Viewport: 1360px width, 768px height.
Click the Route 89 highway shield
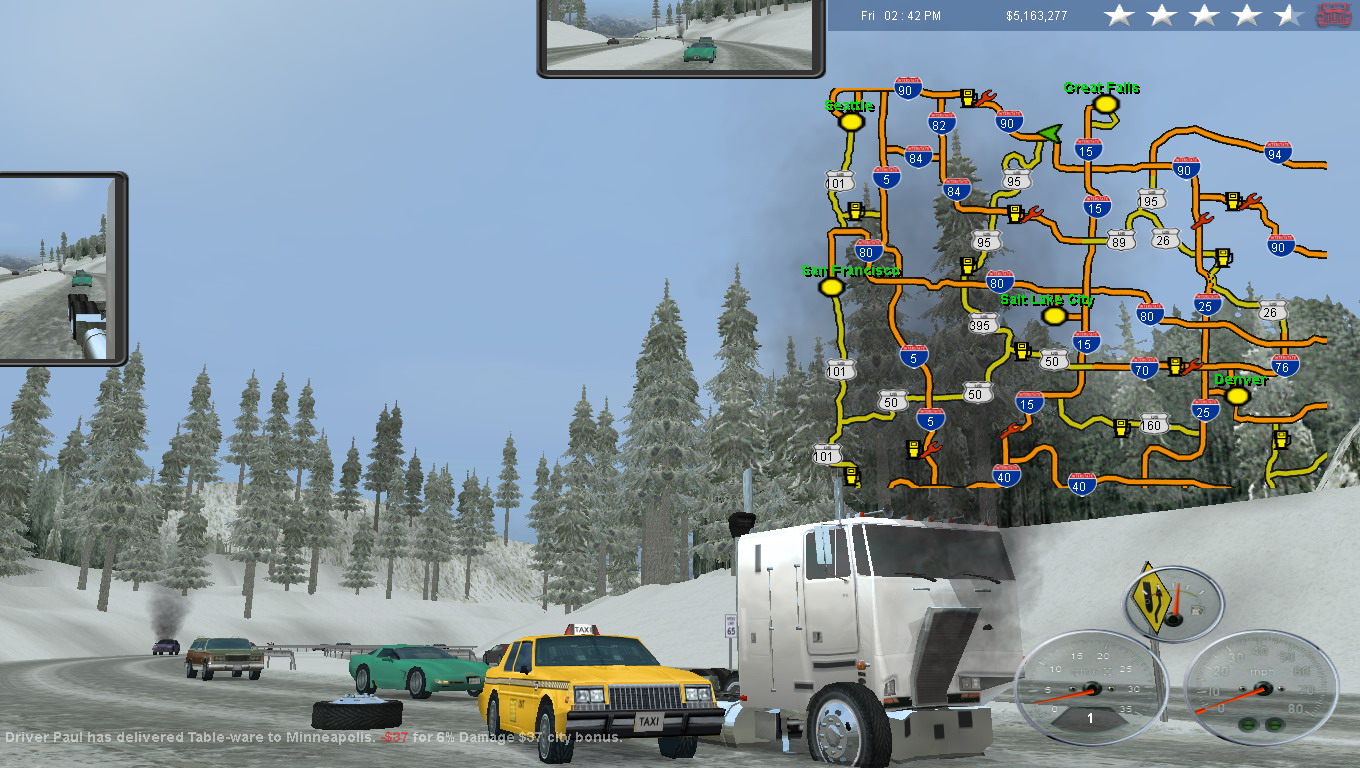tap(1121, 240)
